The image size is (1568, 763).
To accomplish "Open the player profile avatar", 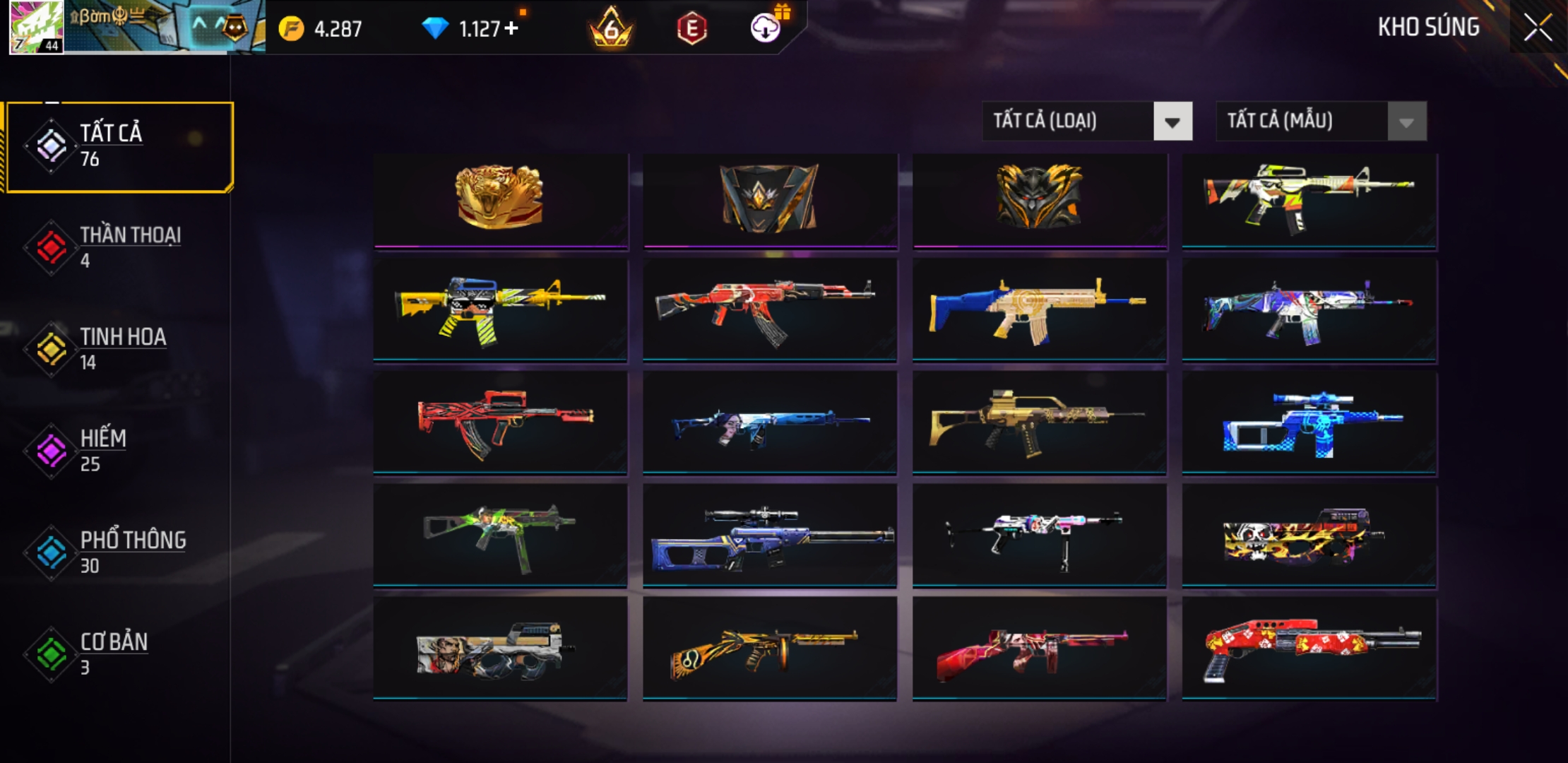I will coord(37,27).
